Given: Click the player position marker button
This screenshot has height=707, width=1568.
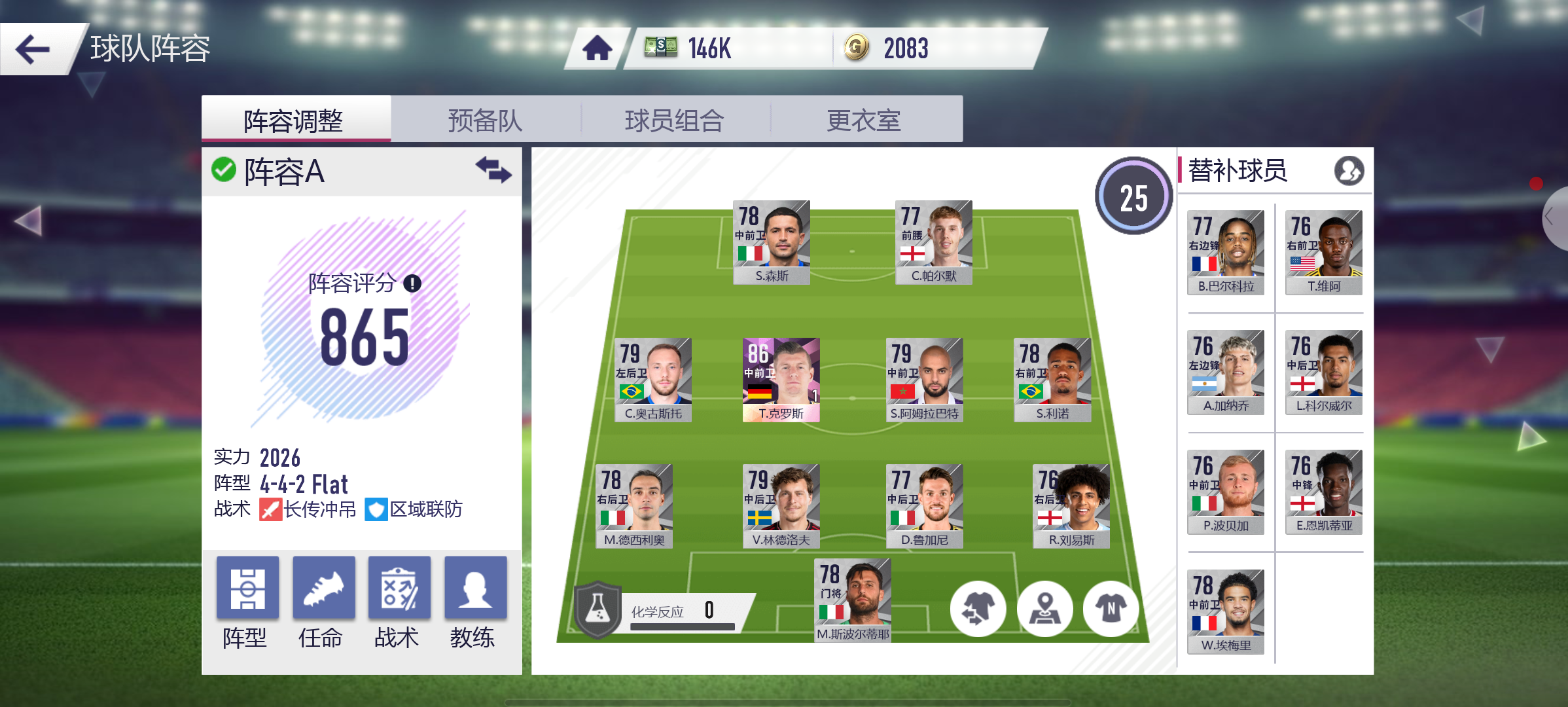Looking at the screenshot, I should (x=1044, y=609).
